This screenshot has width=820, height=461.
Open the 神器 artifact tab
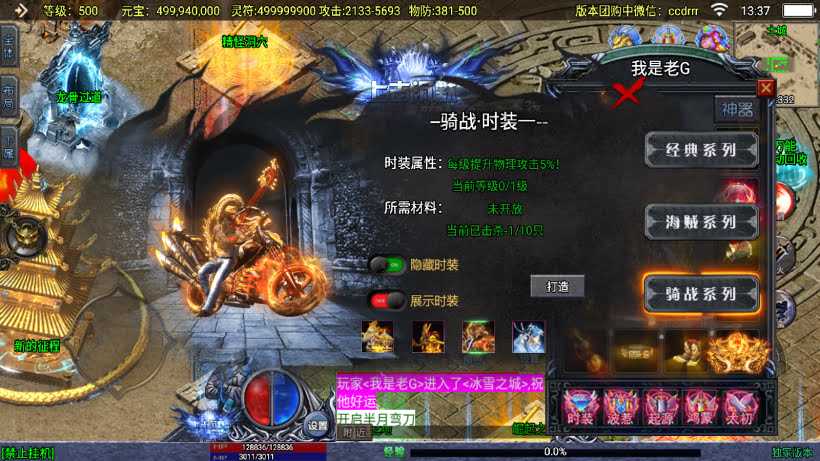(x=739, y=110)
